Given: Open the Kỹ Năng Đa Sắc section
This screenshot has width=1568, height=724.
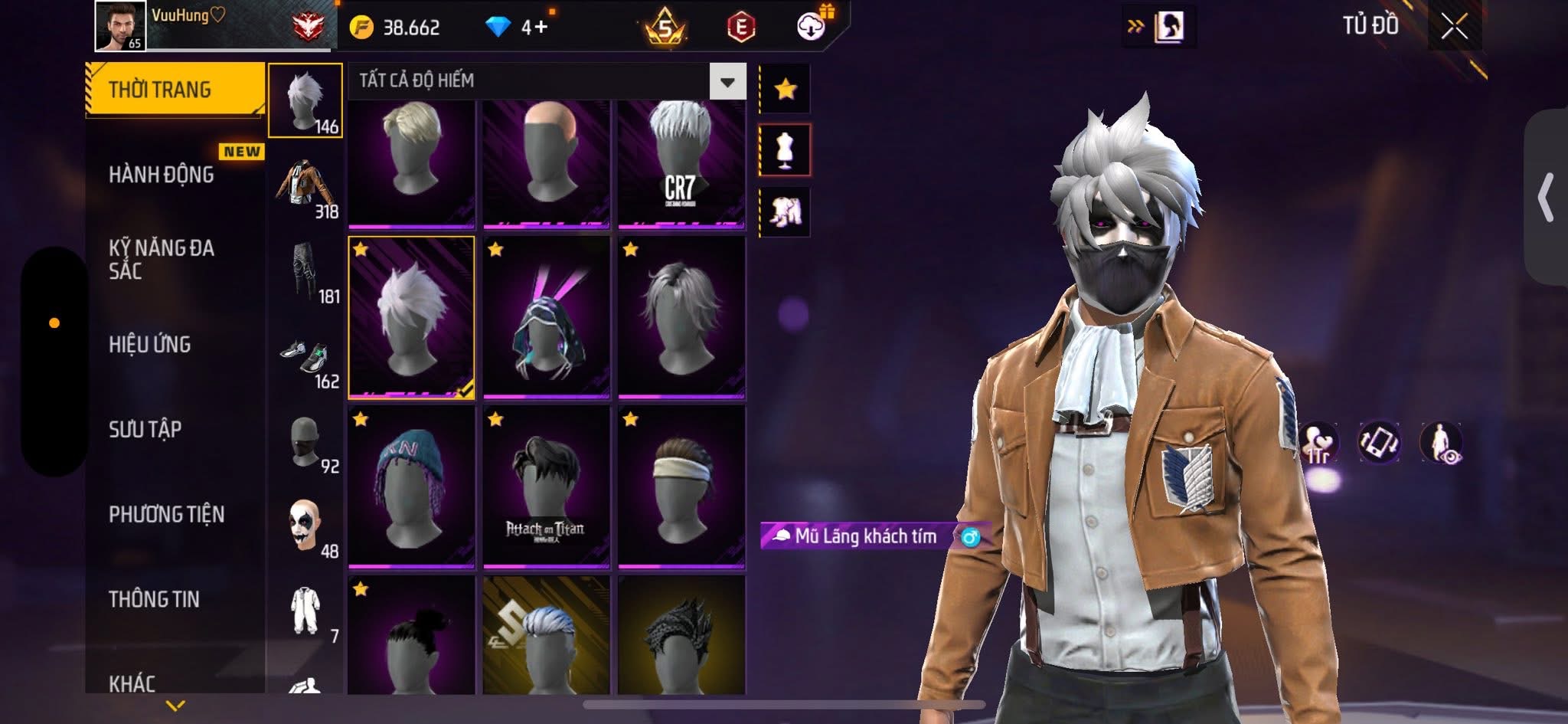Looking at the screenshot, I should [162, 259].
